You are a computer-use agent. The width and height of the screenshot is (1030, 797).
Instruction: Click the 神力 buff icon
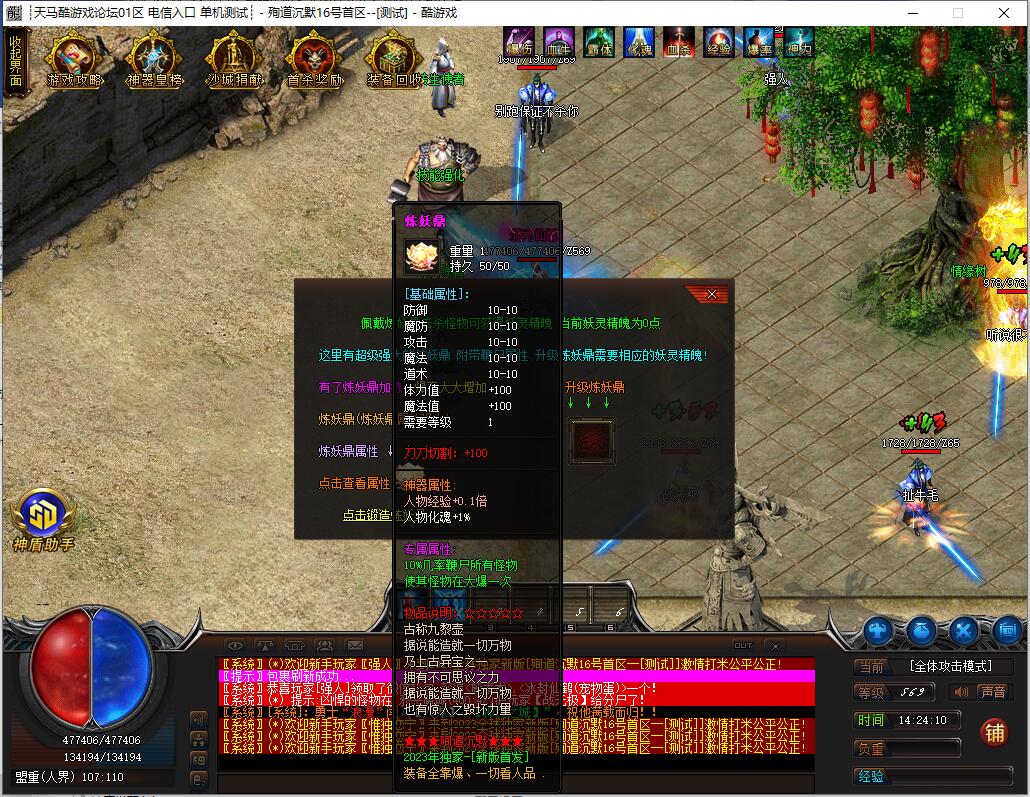point(799,41)
